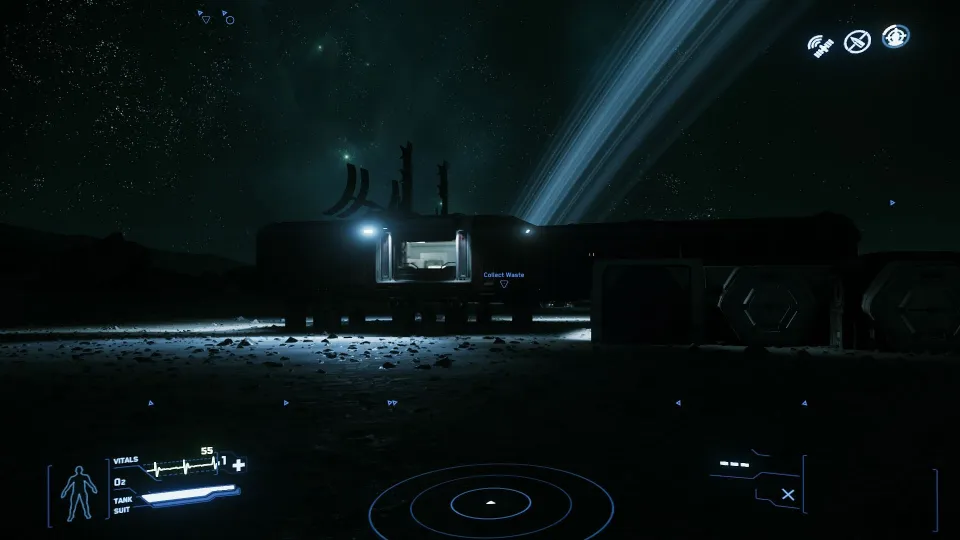The height and width of the screenshot is (540, 960).
Task: Click the X icon in weapon panel
Action: (x=788, y=494)
